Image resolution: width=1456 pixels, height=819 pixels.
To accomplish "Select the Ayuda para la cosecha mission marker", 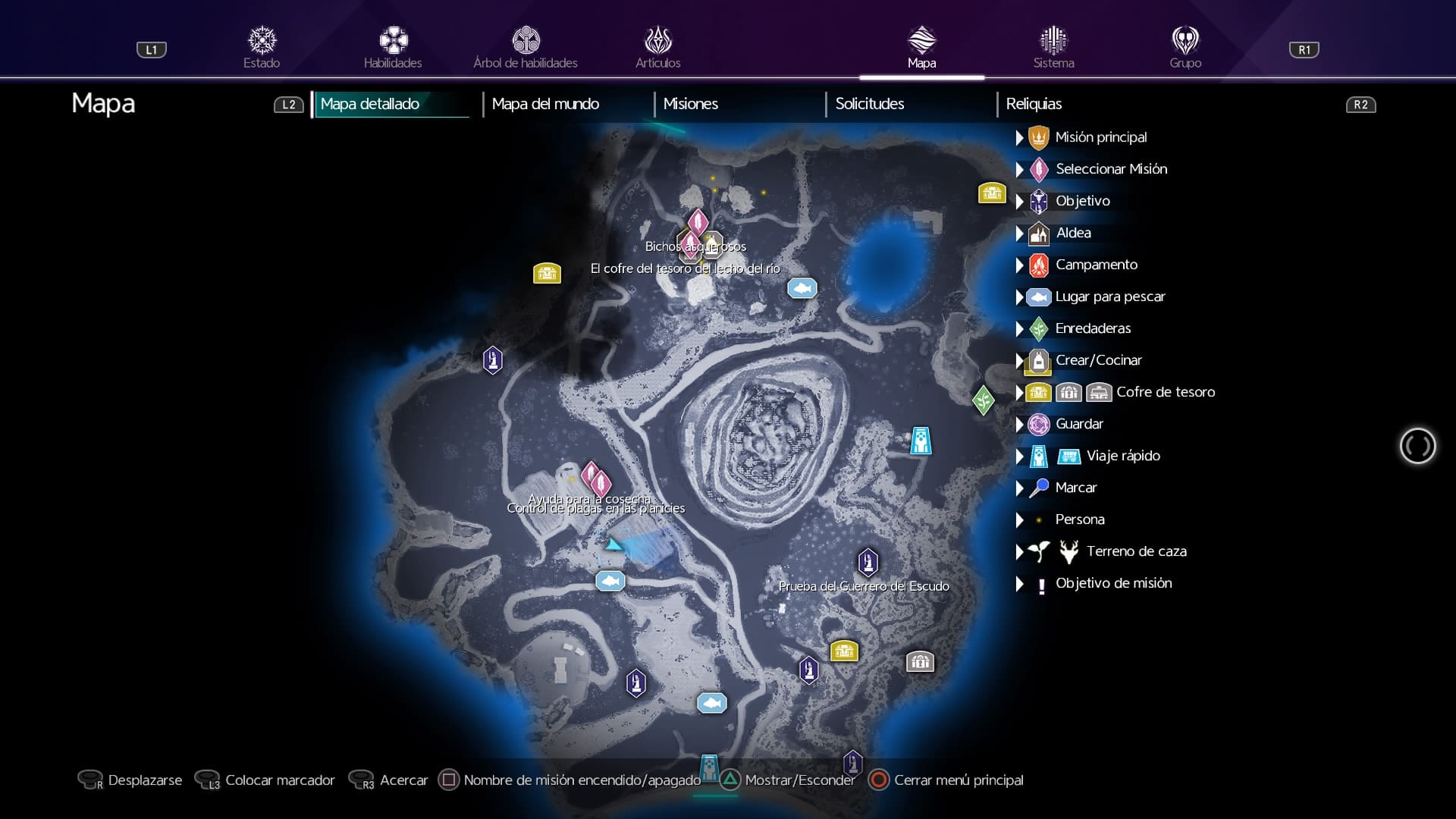I will [591, 475].
